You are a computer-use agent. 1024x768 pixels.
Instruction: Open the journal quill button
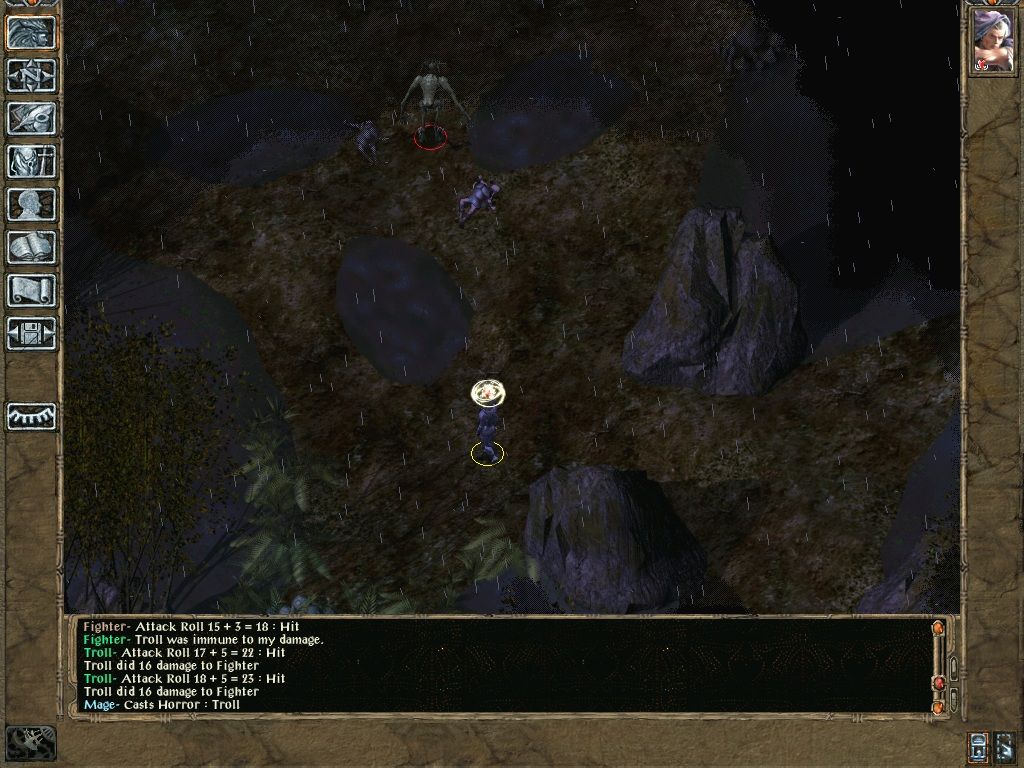point(31,118)
